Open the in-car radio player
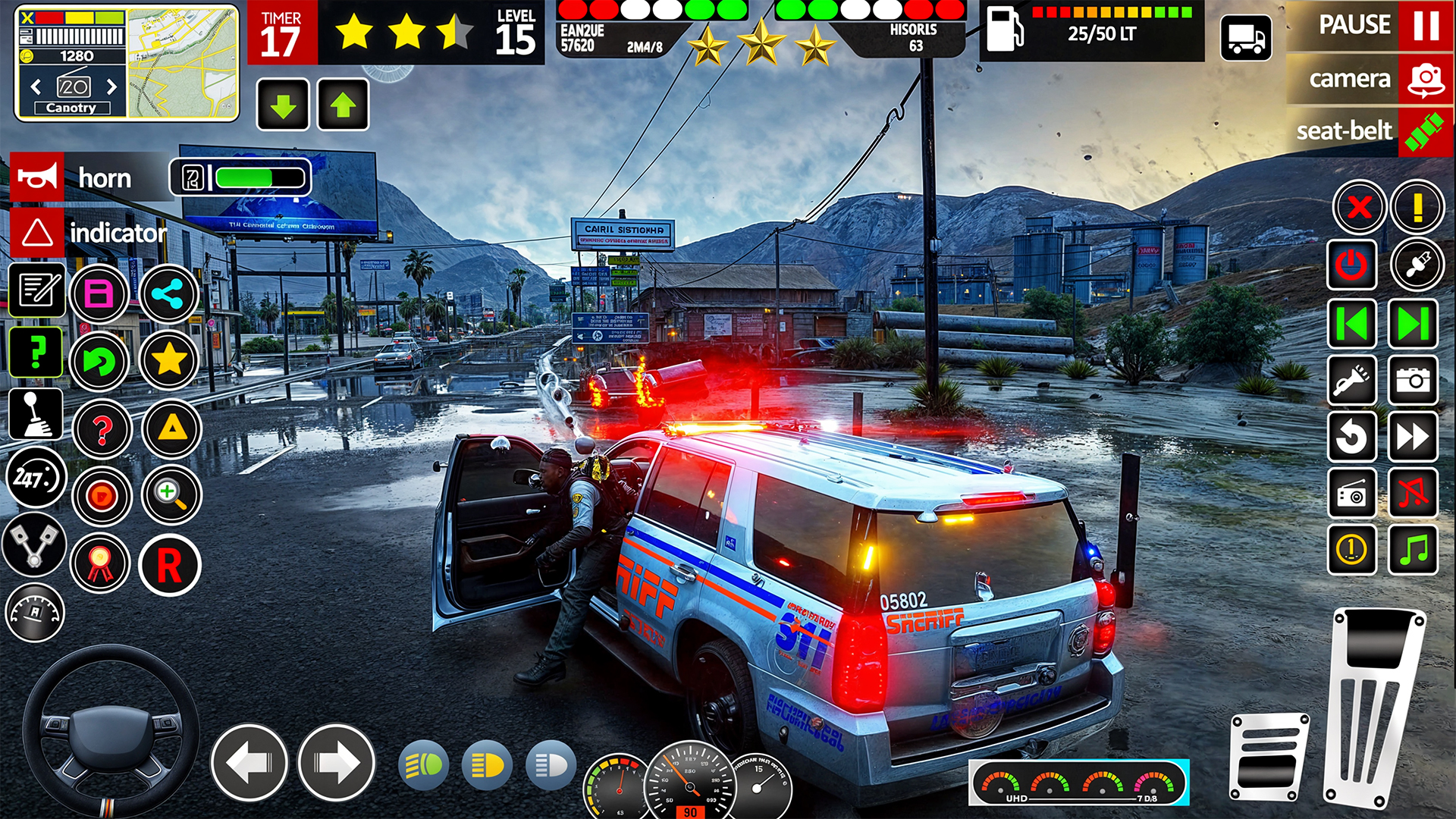This screenshot has width=1456, height=819. [x=1353, y=493]
